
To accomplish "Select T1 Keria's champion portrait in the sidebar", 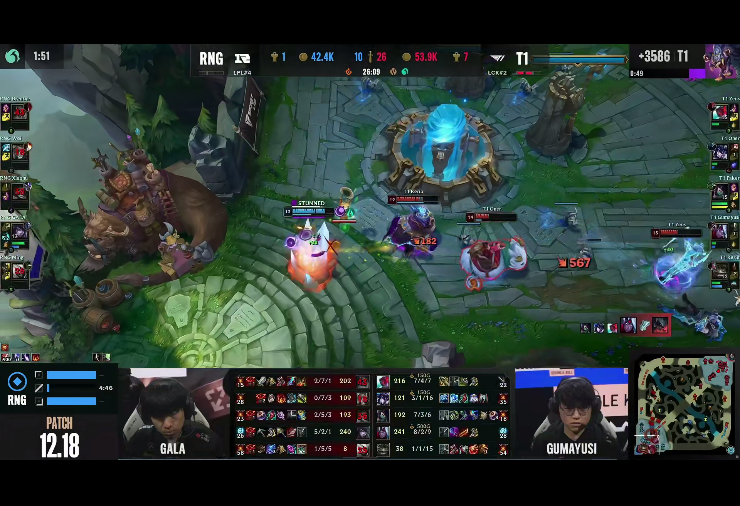I will (x=721, y=272).
